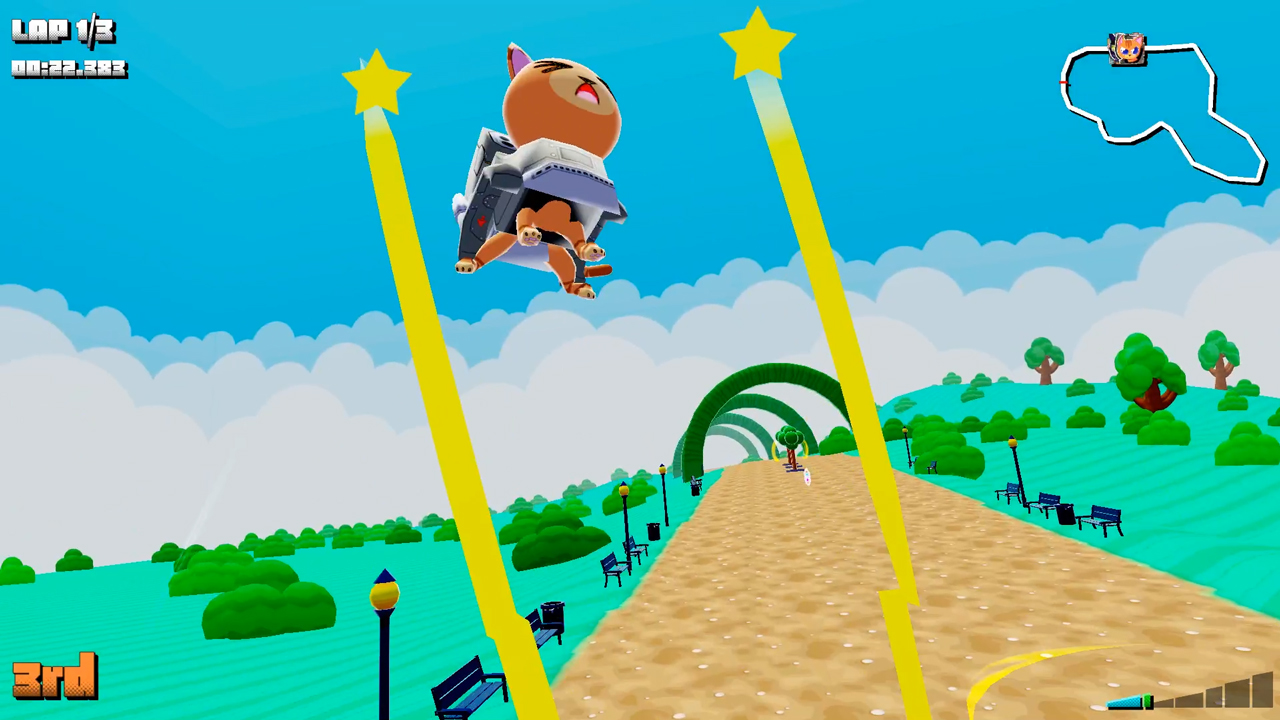
Task: Click the distant rival racer on the path
Action: pyautogui.click(x=807, y=478)
